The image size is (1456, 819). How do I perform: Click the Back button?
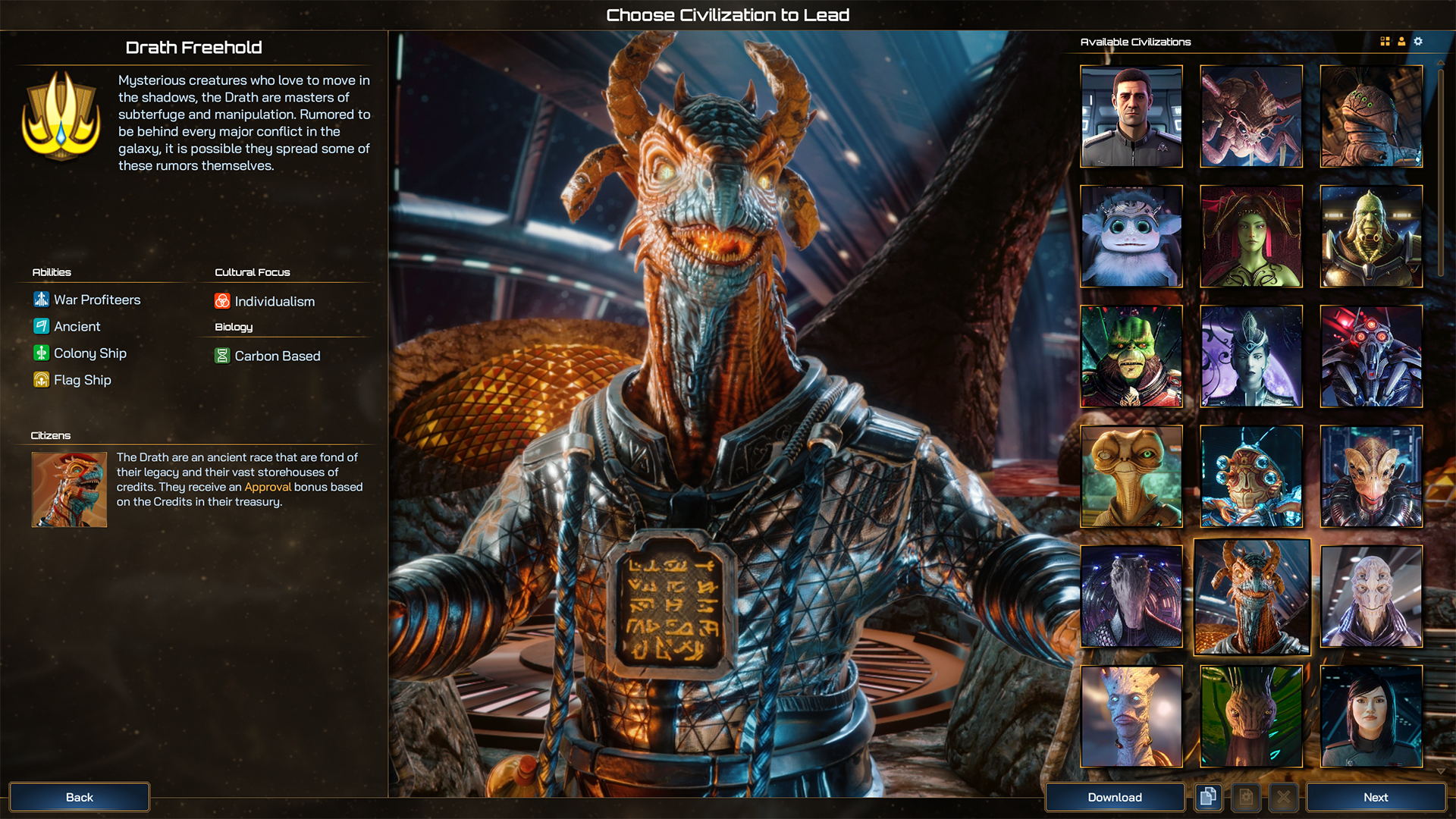(79, 797)
